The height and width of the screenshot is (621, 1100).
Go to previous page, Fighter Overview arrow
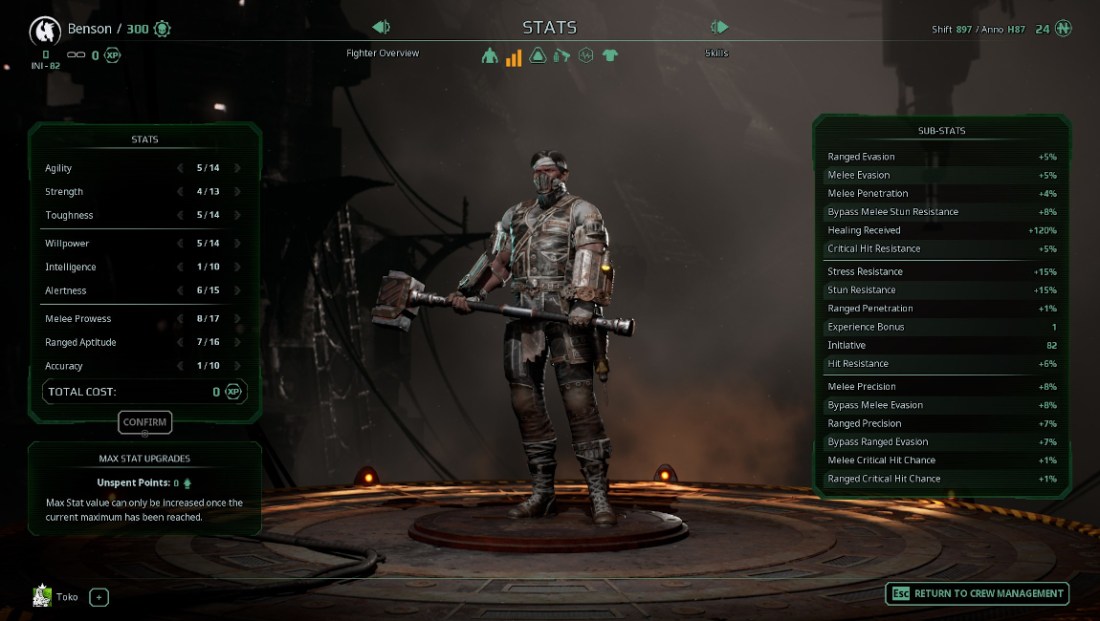coord(381,28)
